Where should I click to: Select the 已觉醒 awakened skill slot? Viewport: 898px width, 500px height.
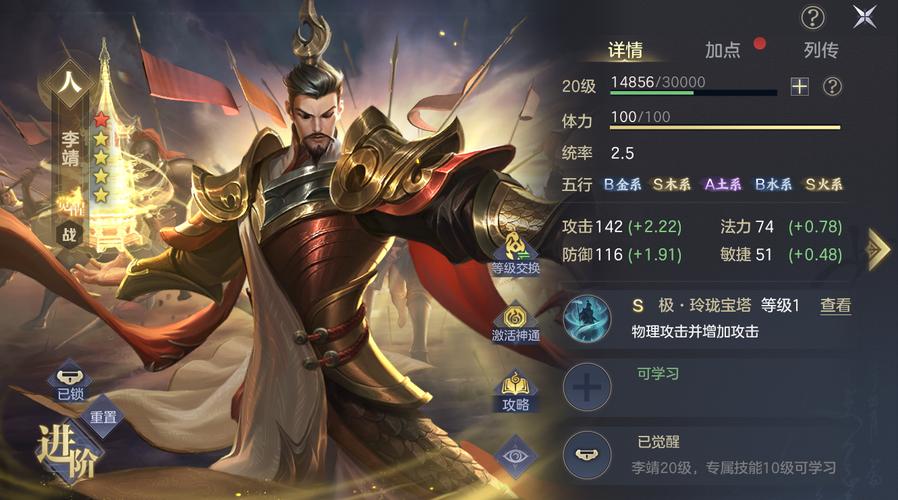[588, 455]
